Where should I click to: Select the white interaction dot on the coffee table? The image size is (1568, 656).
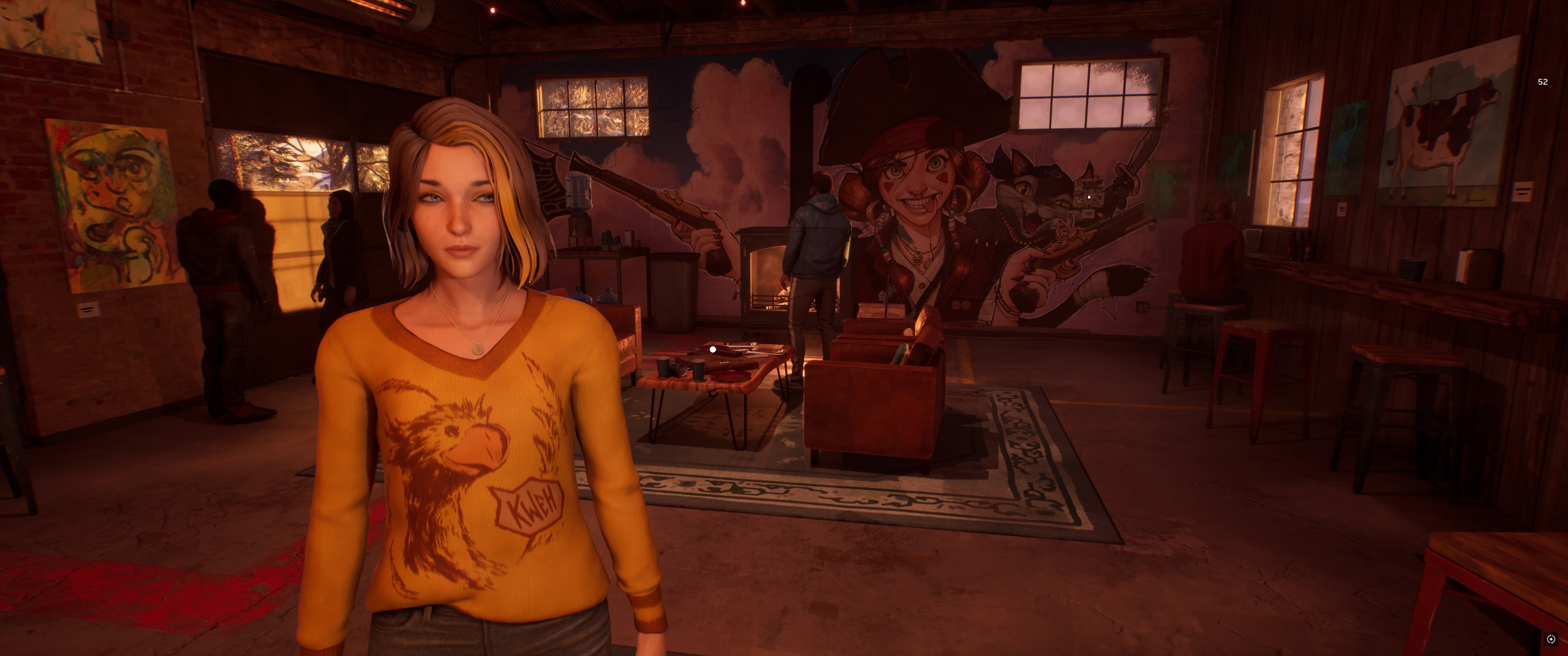click(x=713, y=349)
